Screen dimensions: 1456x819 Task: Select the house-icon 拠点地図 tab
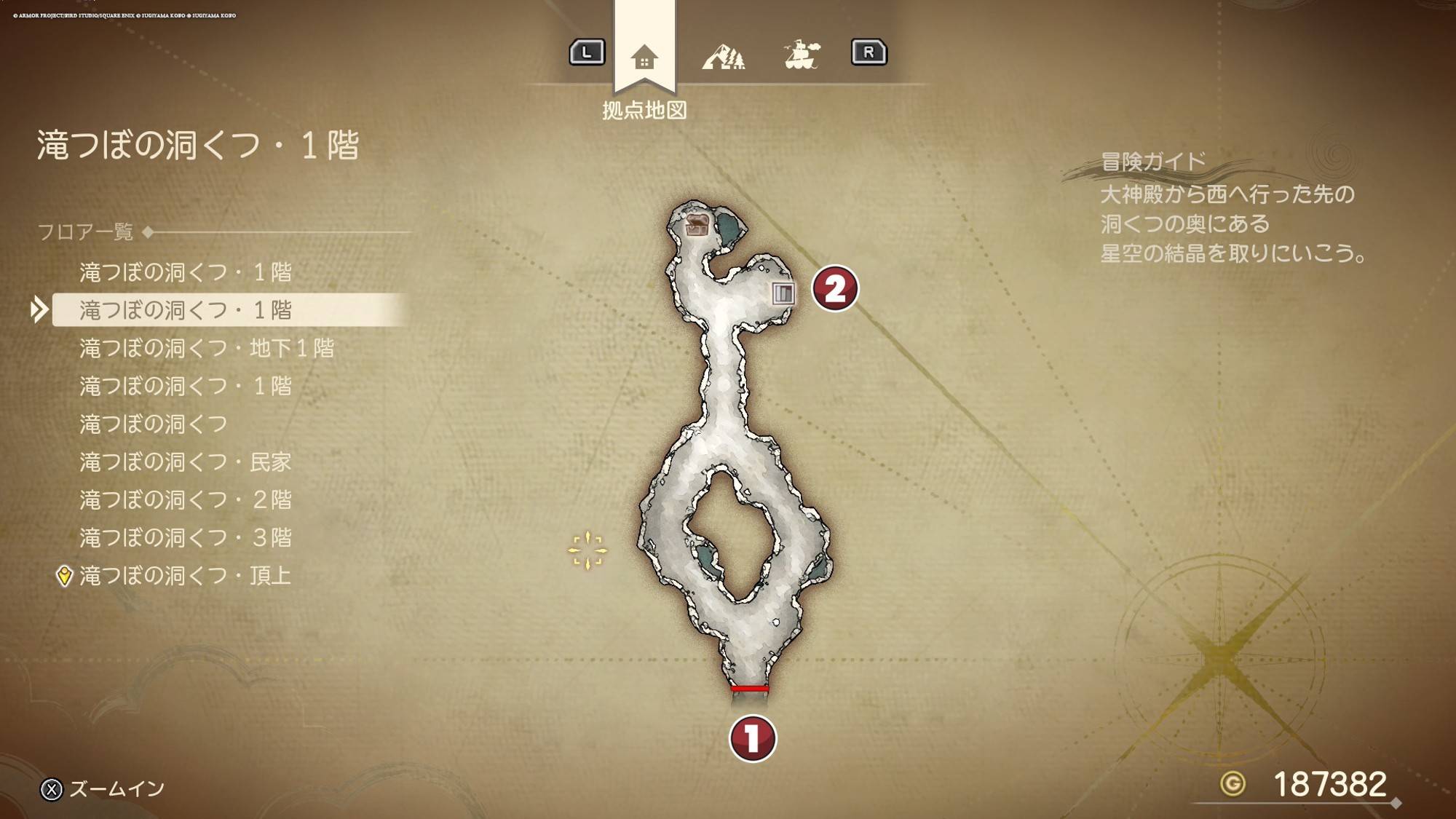644,57
